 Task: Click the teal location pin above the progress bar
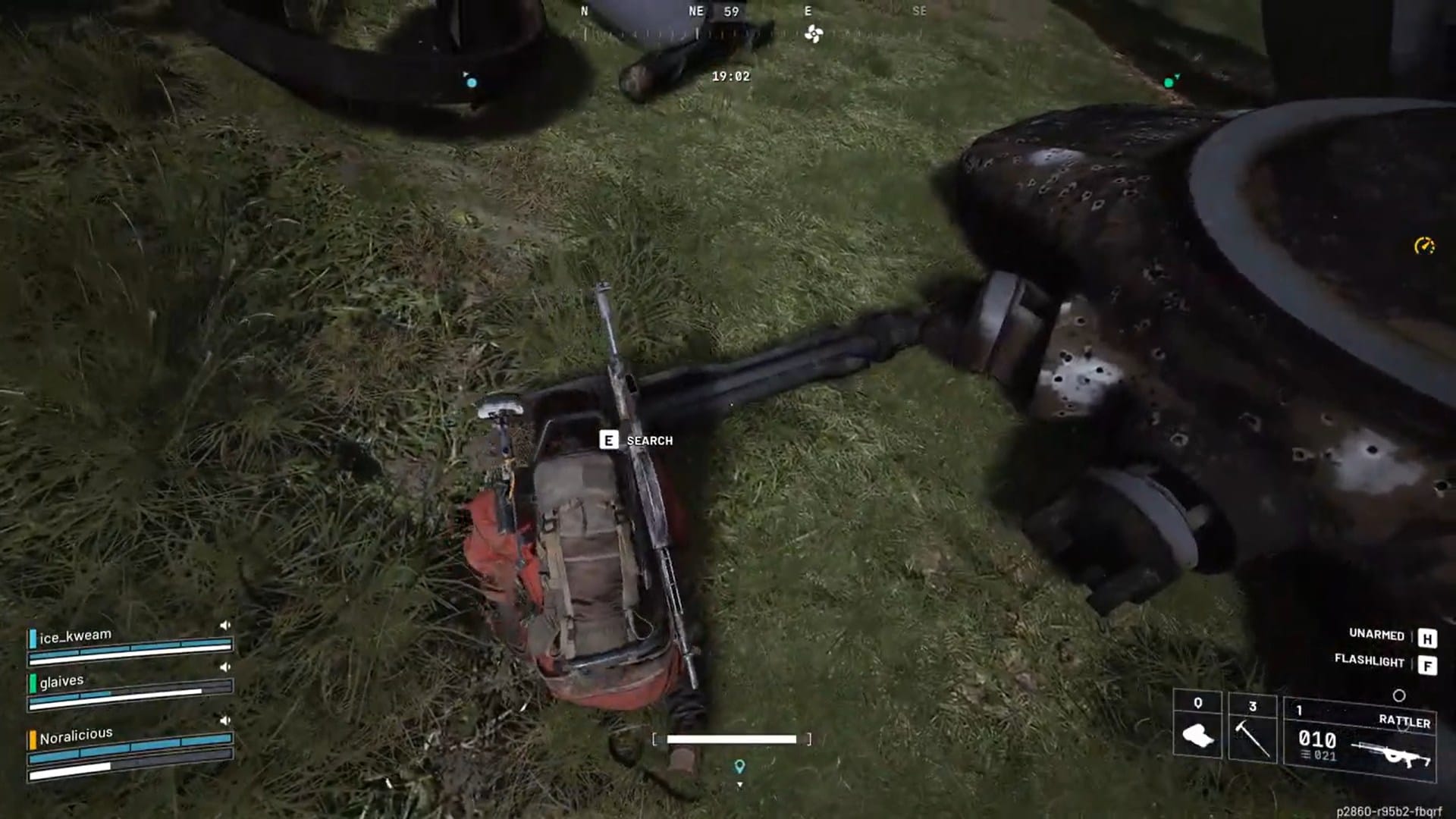[739, 767]
